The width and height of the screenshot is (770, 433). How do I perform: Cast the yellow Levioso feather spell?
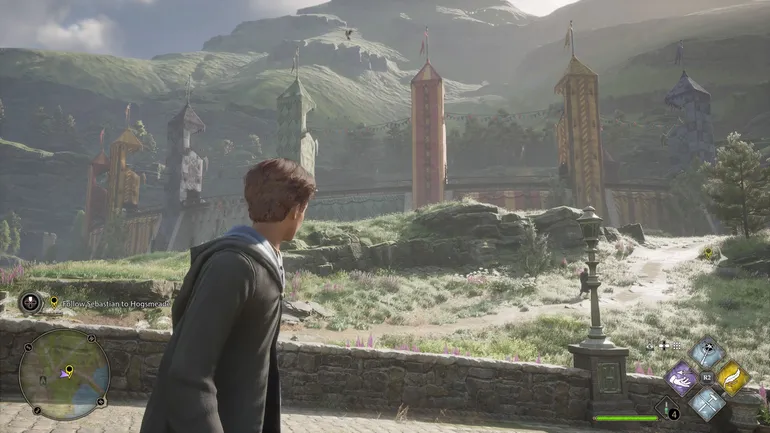(x=732, y=377)
